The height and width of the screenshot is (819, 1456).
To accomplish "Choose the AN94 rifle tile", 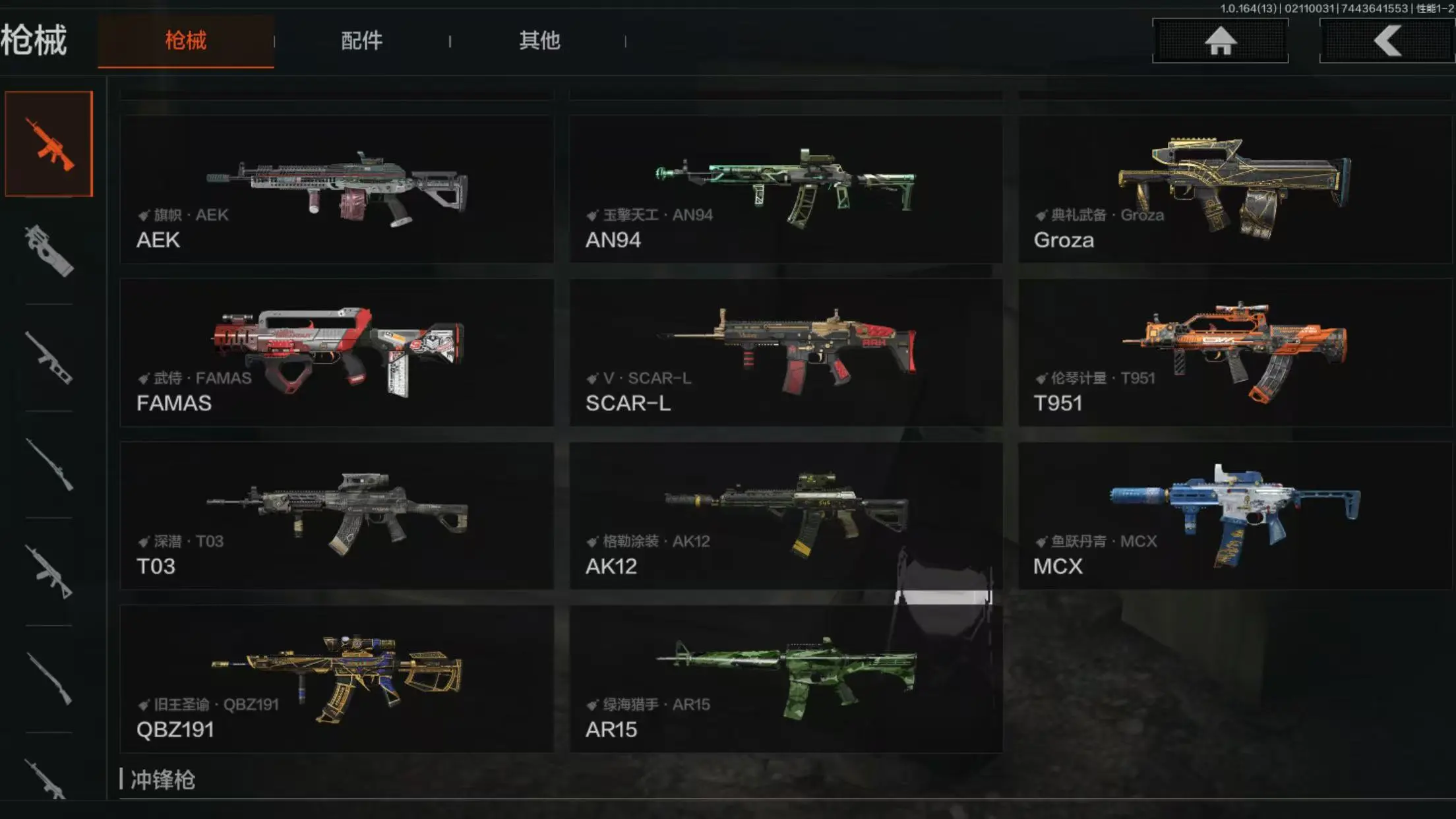I will click(785, 190).
